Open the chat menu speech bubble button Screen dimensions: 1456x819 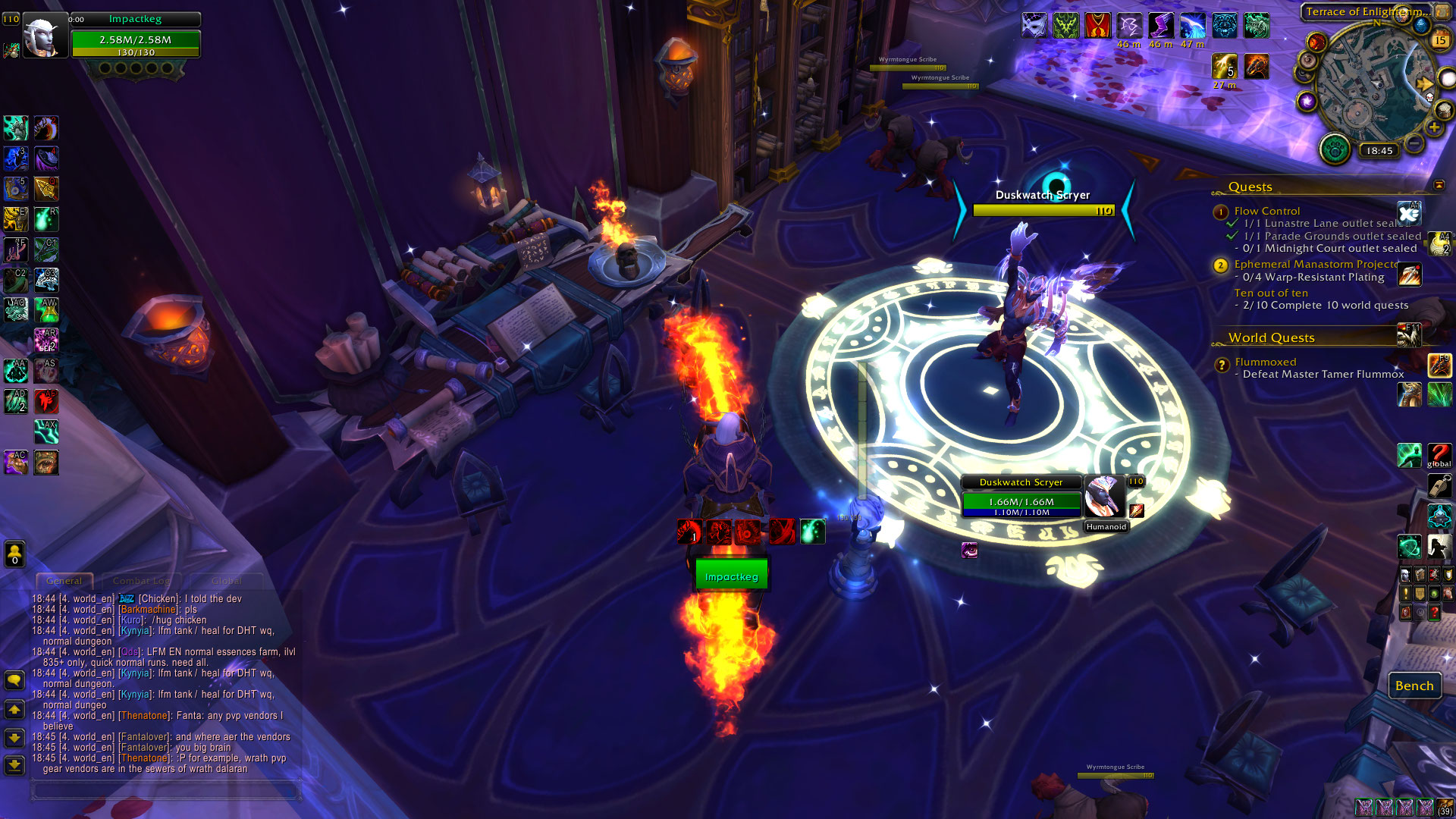click(x=14, y=680)
